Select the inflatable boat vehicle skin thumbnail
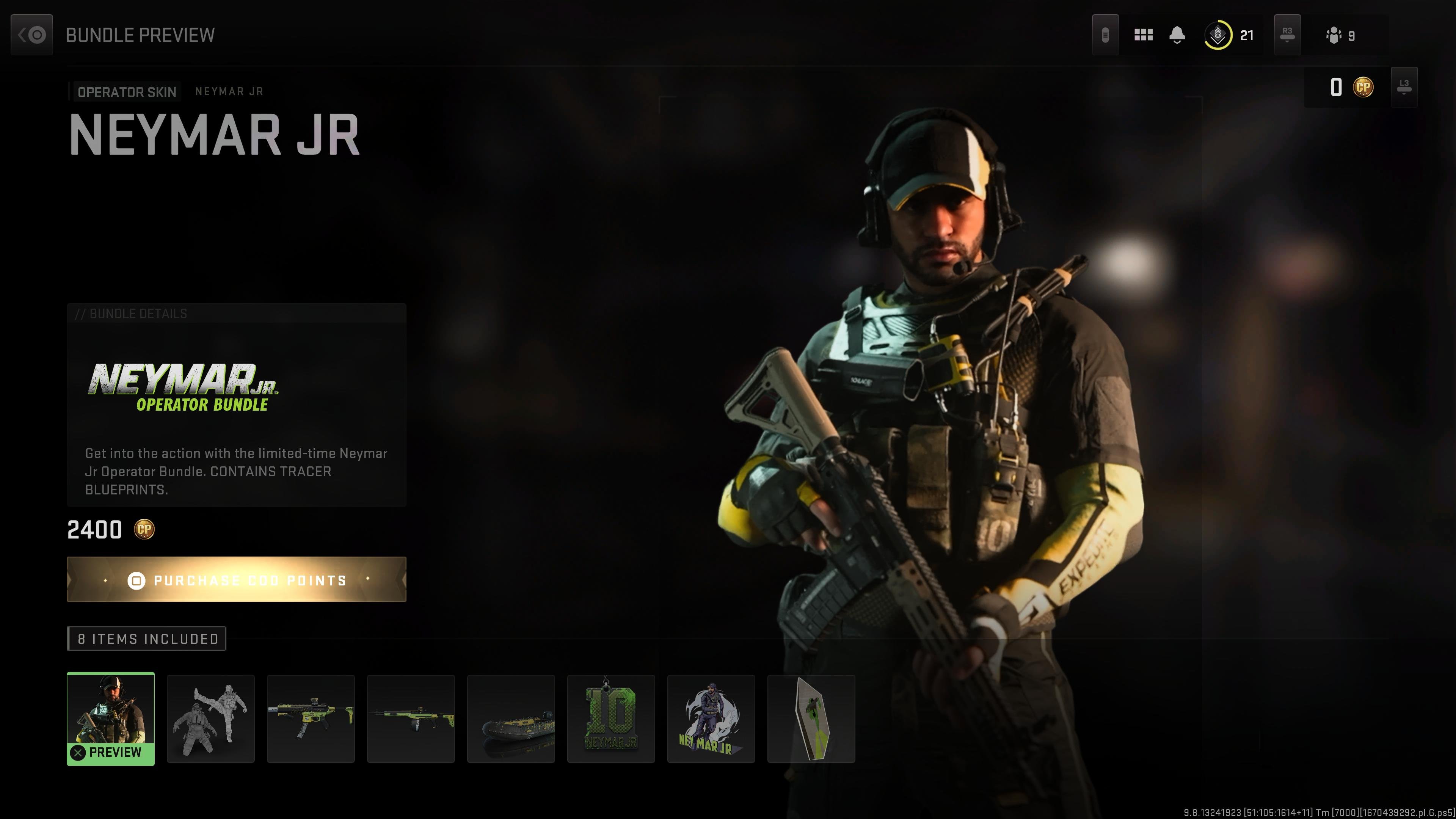Viewport: 1456px width, 819px height. pos(511,718)
